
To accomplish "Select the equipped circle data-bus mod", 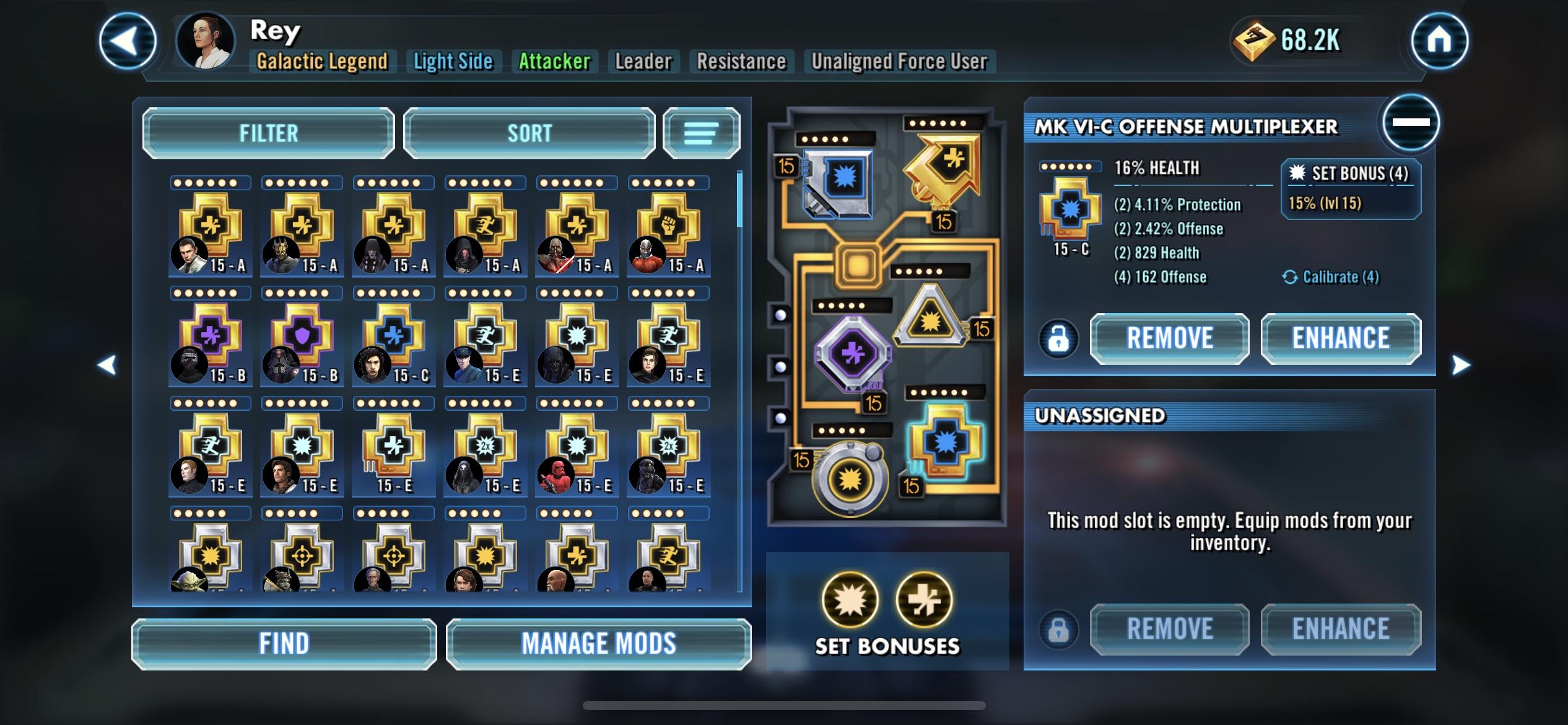I will pyautogui.click(x=850, y=478).
